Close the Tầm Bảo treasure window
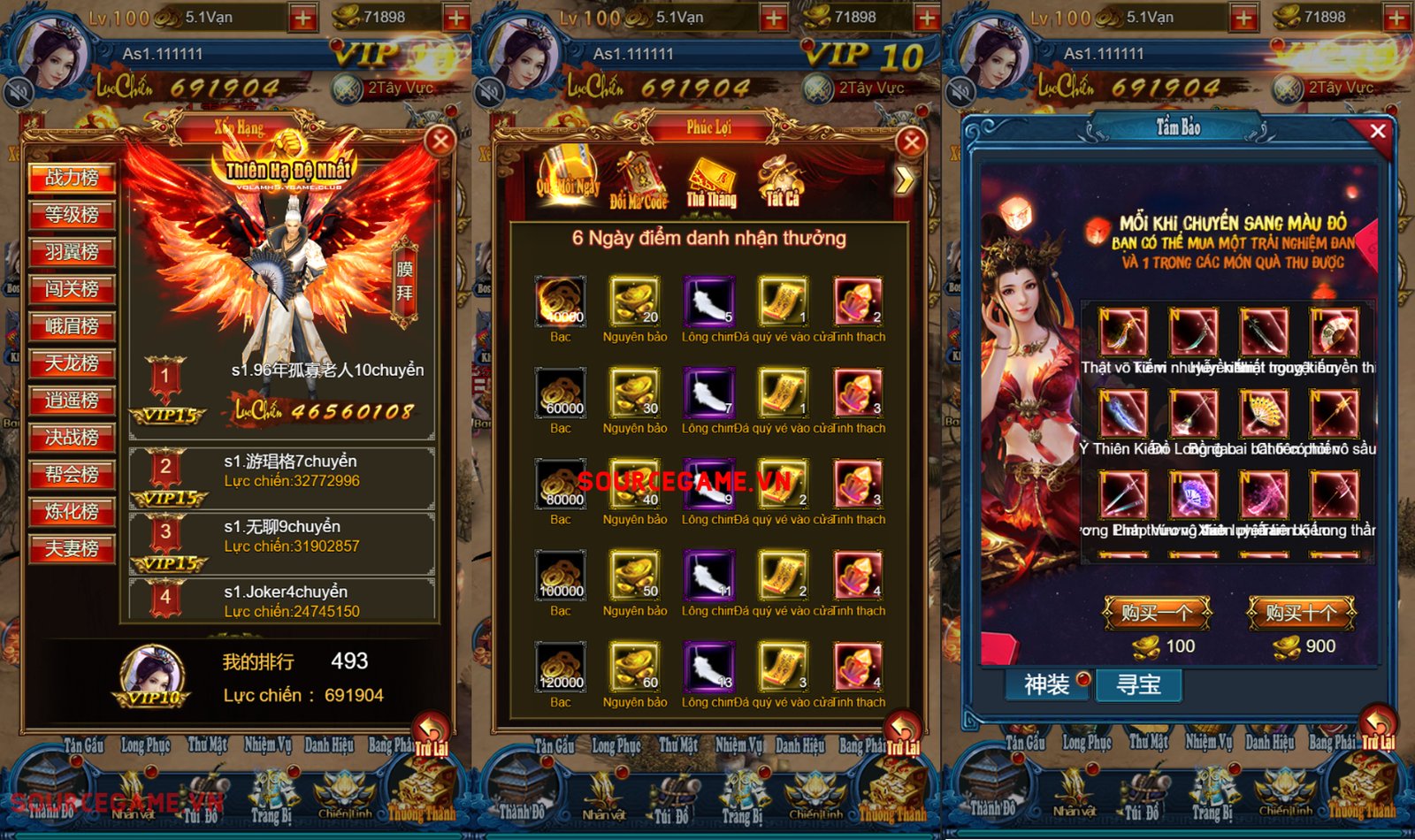The image size is (1415, 840). [1377, 131]
